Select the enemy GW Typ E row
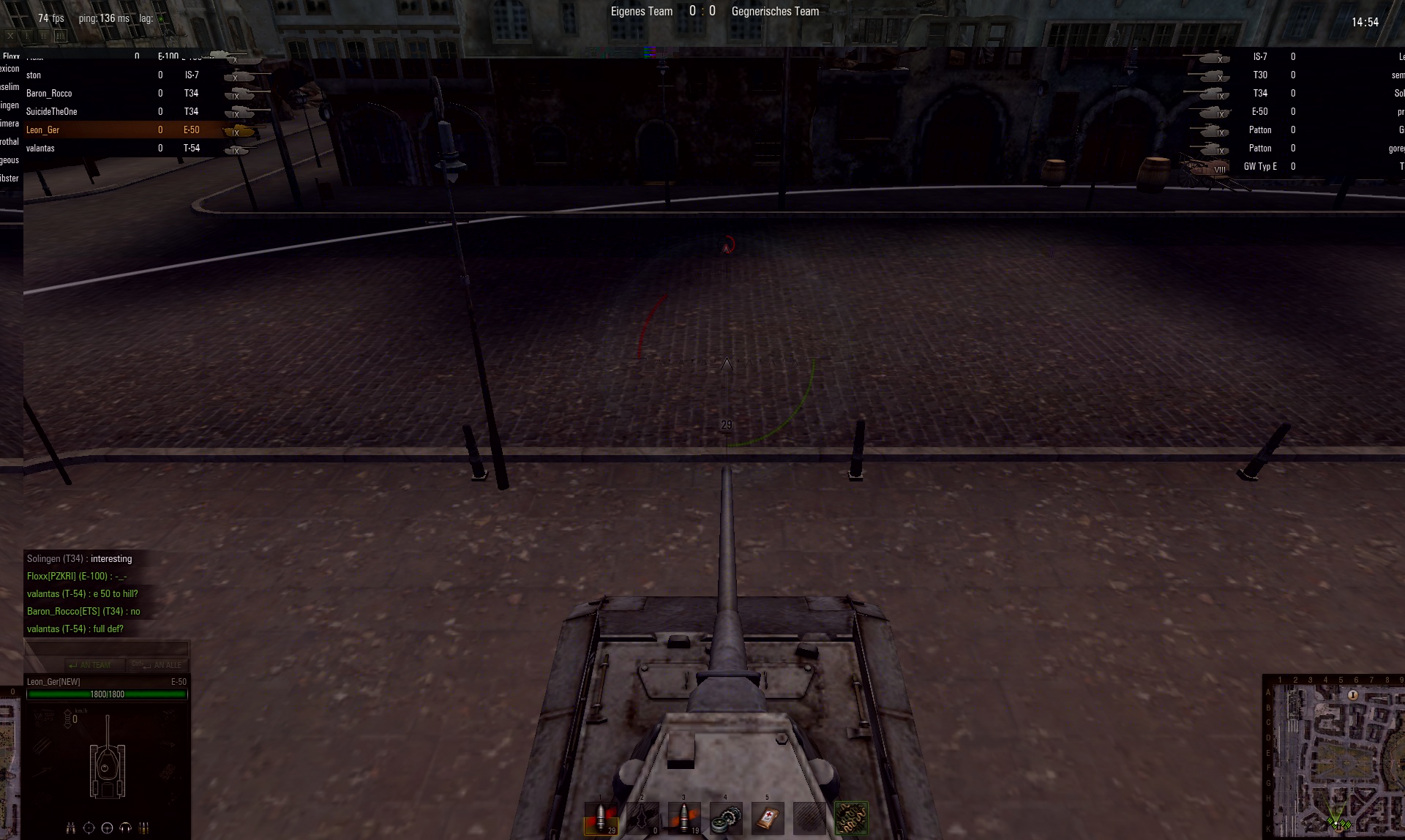Image resolution: width=1405 pixels, height=840 pixels. [x=1259, y=167]
